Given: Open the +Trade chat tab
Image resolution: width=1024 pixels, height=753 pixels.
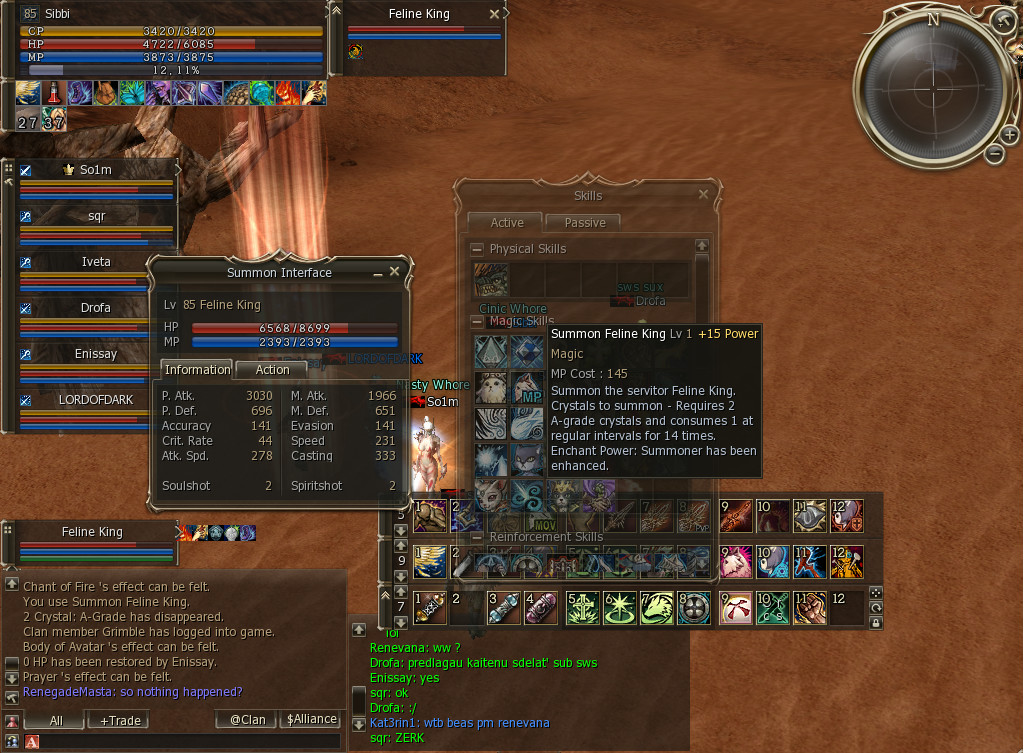Looking at the screenshot, I should coord(117,720).
